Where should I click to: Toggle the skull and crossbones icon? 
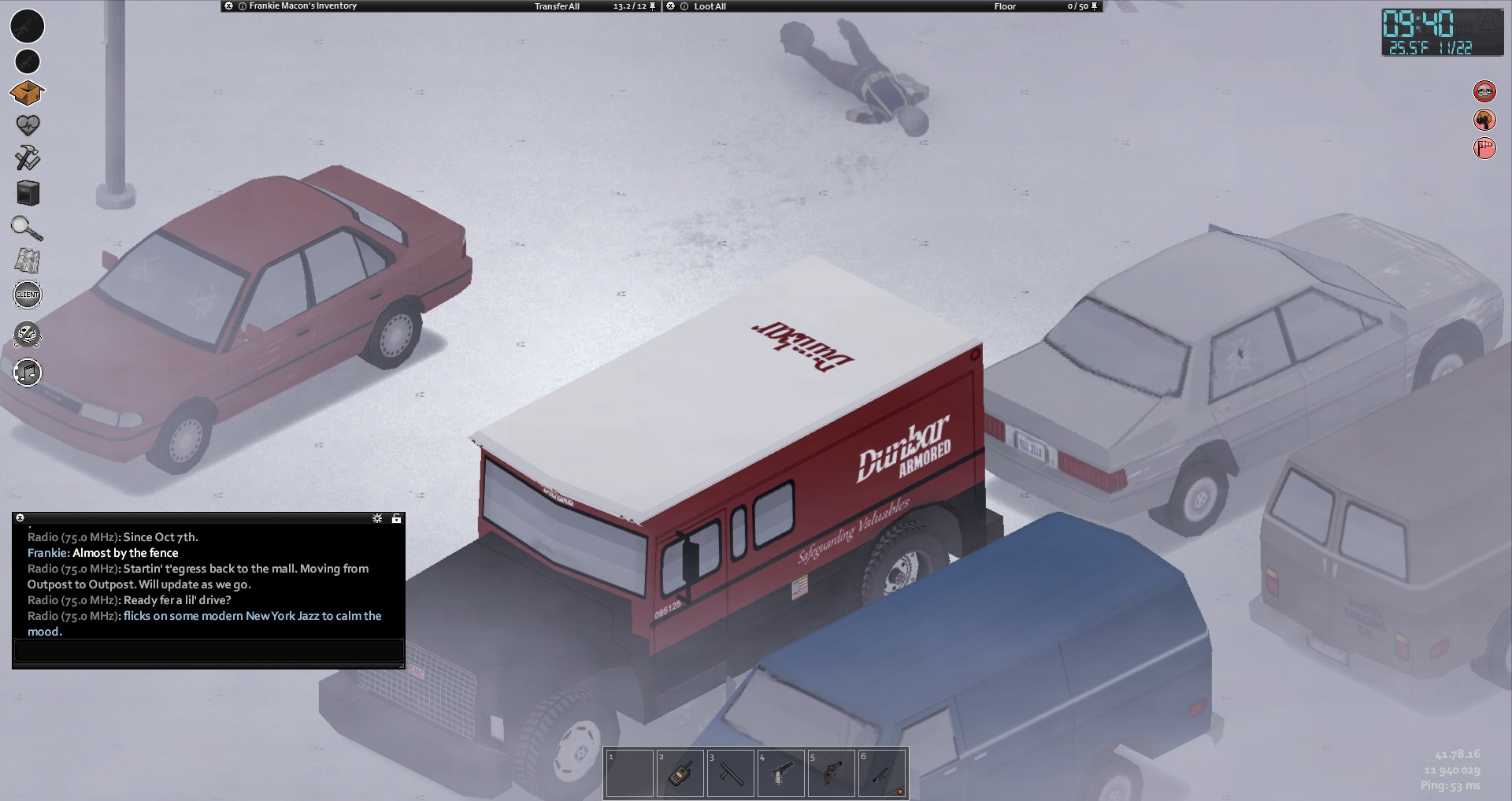[x=28, y=335]
